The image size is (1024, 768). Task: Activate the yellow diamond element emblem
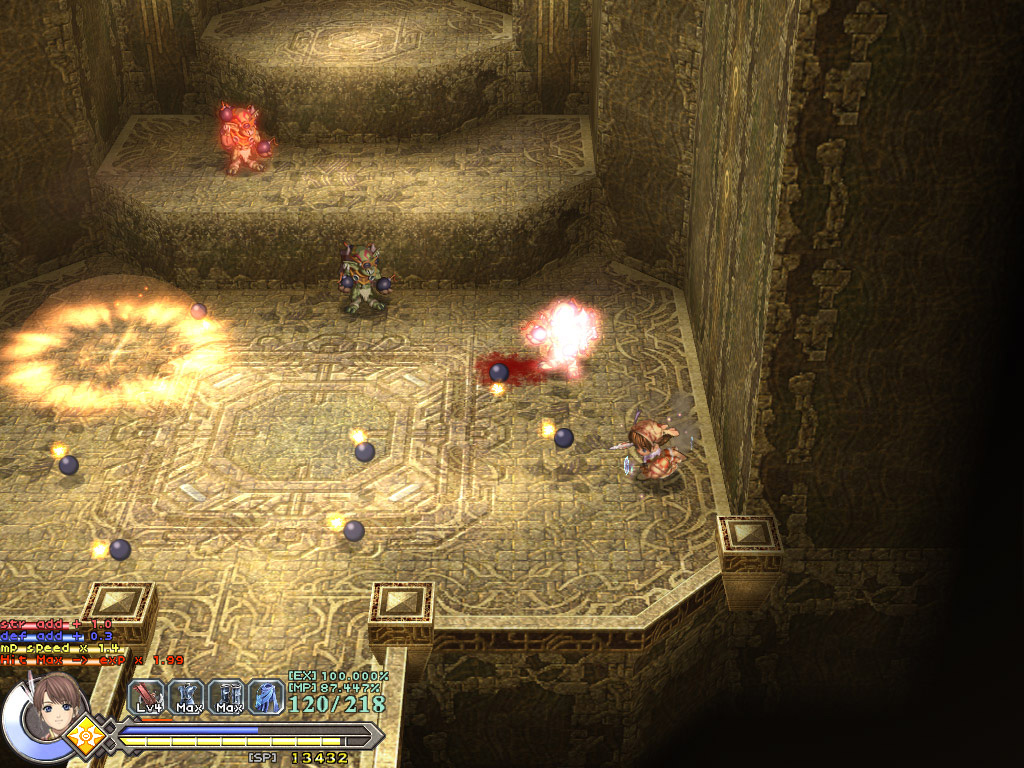click(87, 737)
